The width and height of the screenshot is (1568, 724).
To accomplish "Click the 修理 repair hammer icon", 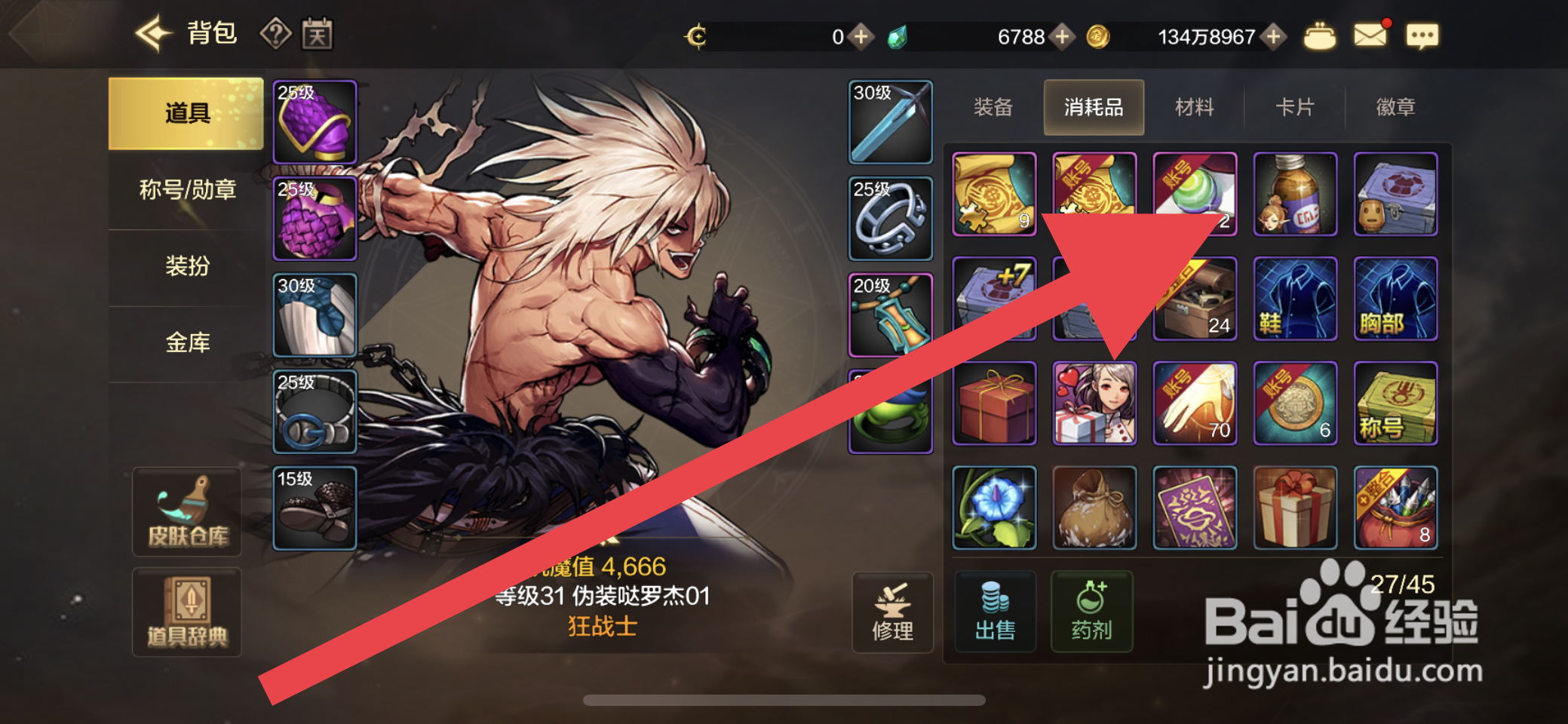I will click(x=892, y=612).
